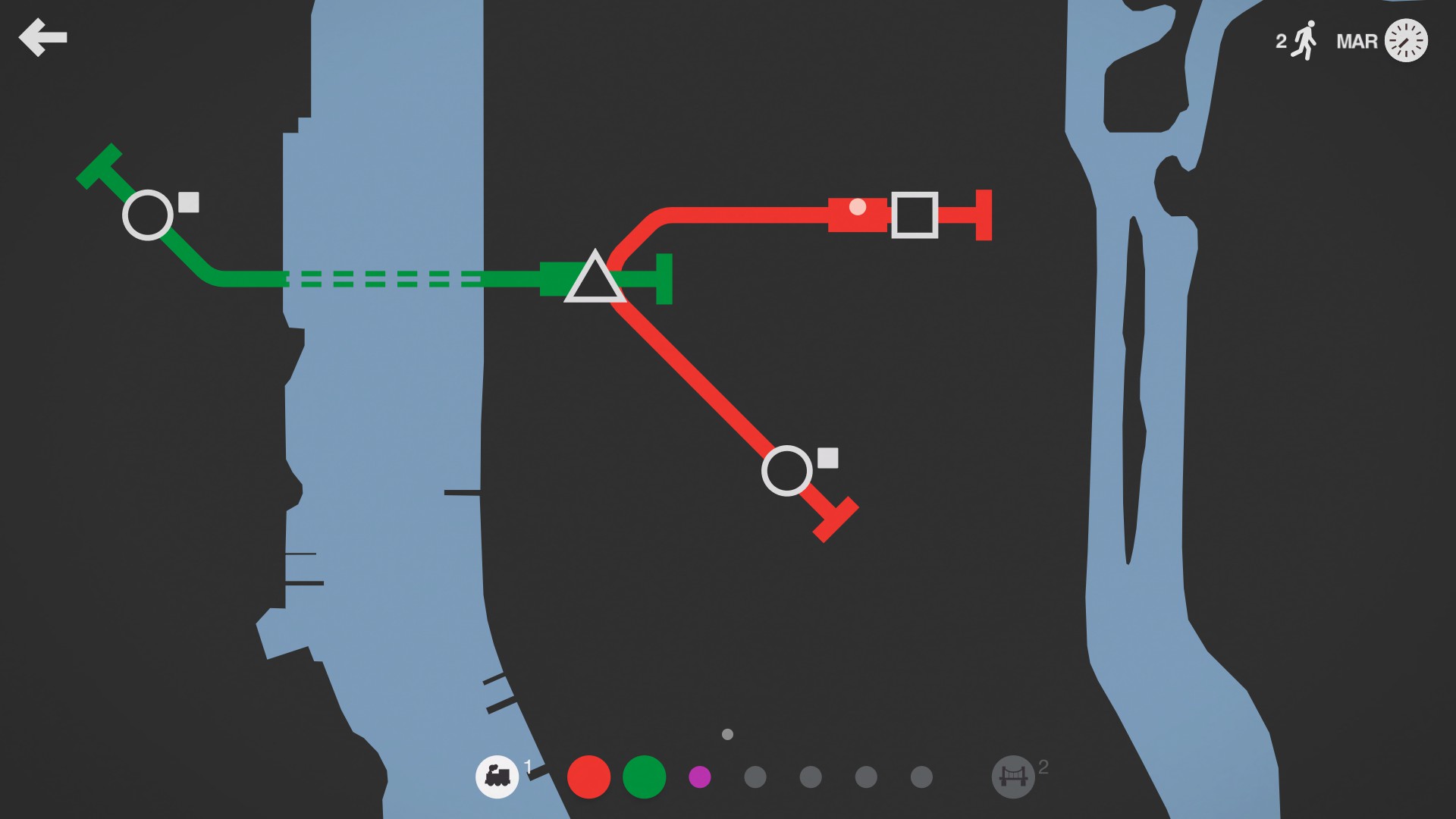Select the red line color circle
Image resolution: width=1456 pixels, height=819 pixels.
point(589,777)
